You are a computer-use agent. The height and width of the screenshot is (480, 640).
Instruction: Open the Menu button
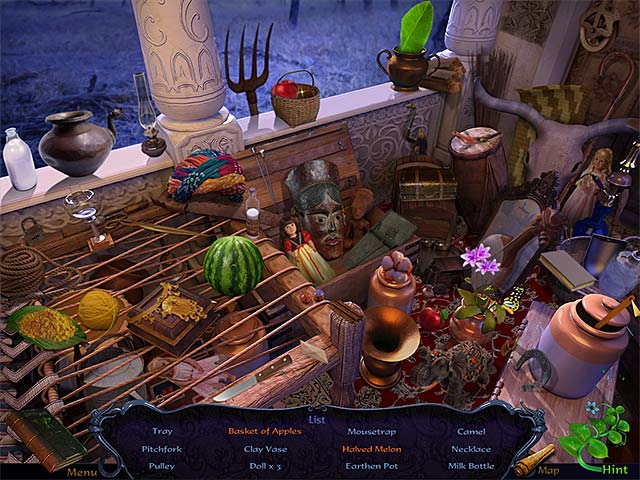click(81, 471)
